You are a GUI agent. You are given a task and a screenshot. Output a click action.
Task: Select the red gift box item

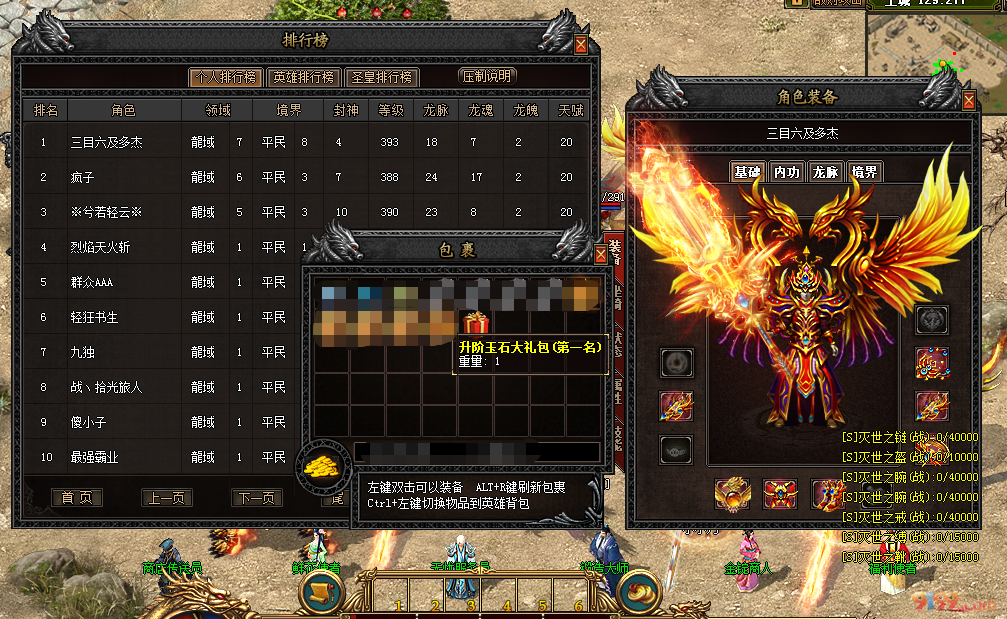coord(475,322)
